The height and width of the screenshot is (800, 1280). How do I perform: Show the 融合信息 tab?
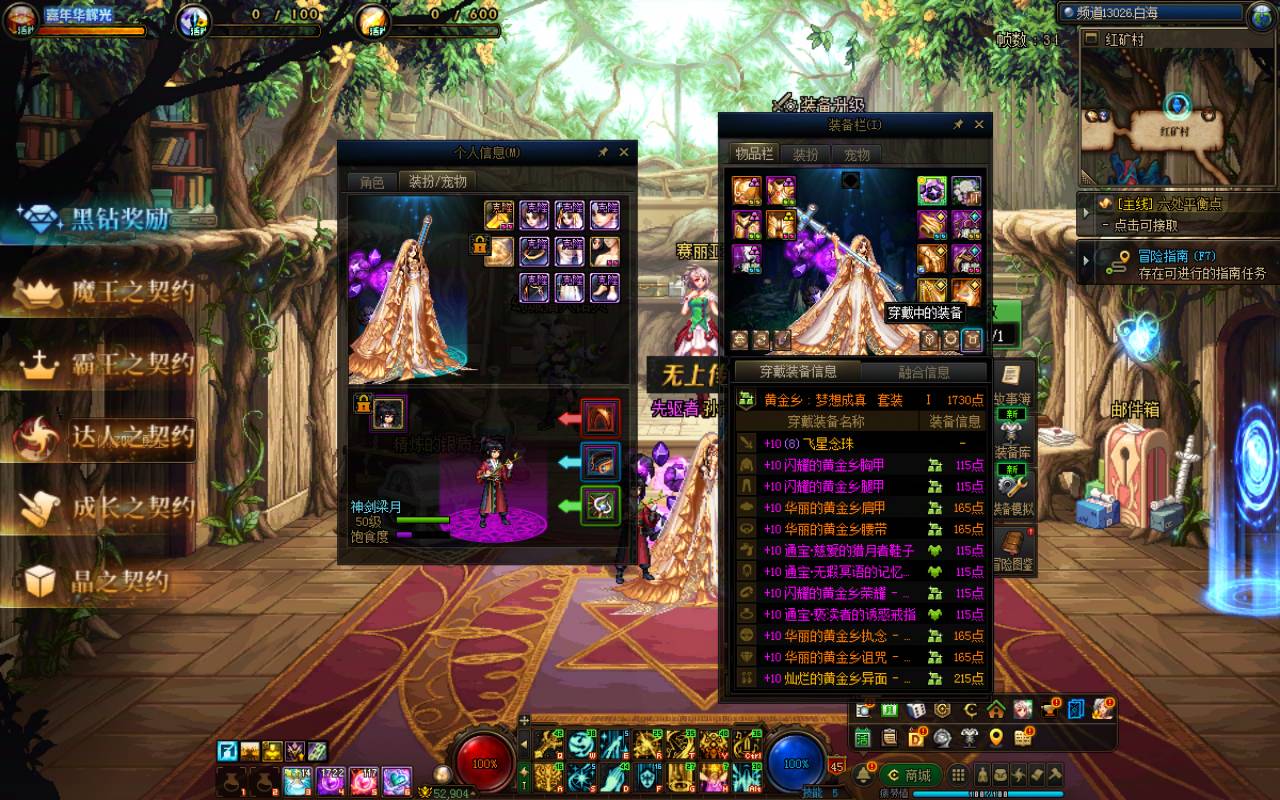click(923, 372)
